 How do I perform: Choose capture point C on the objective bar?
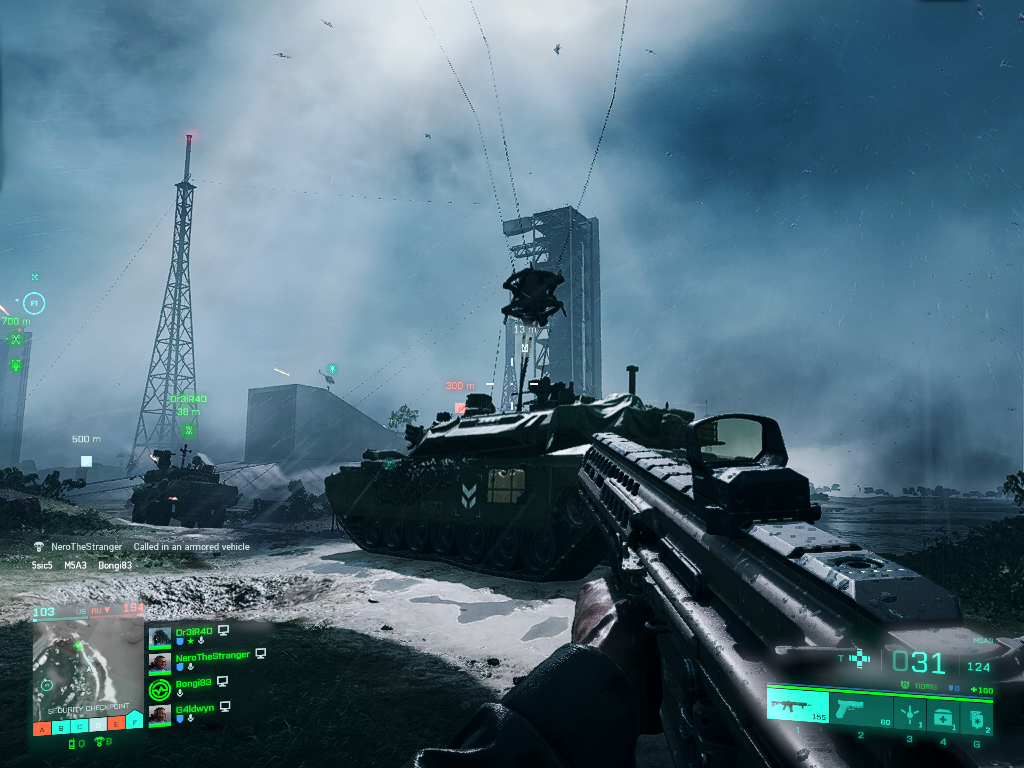[x=79, y=725]
